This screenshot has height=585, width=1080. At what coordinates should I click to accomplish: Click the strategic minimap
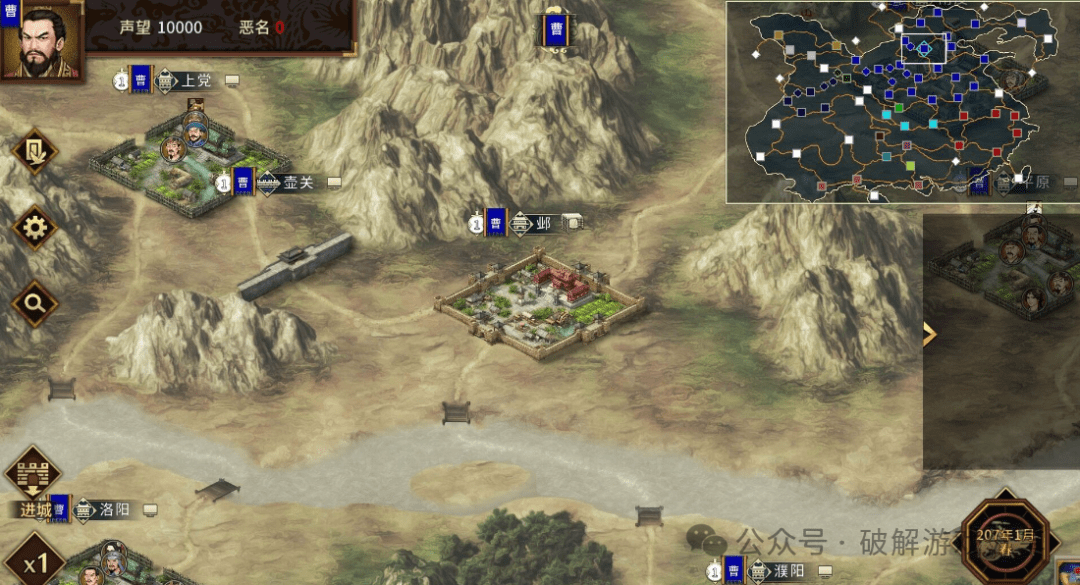click(890, 100)
